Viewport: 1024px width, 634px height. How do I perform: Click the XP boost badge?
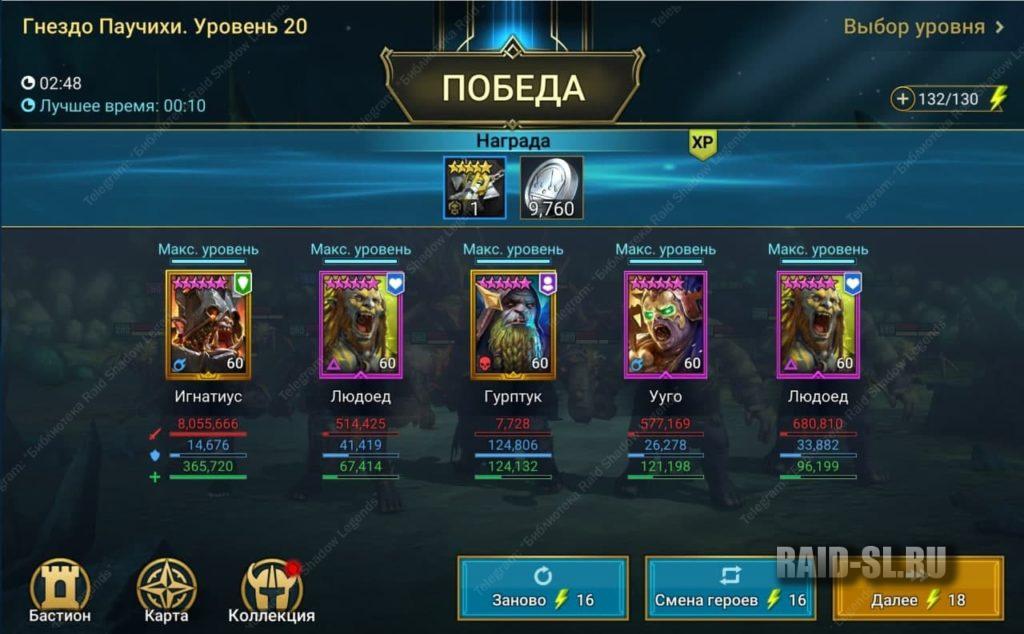(x=703, y=144)
